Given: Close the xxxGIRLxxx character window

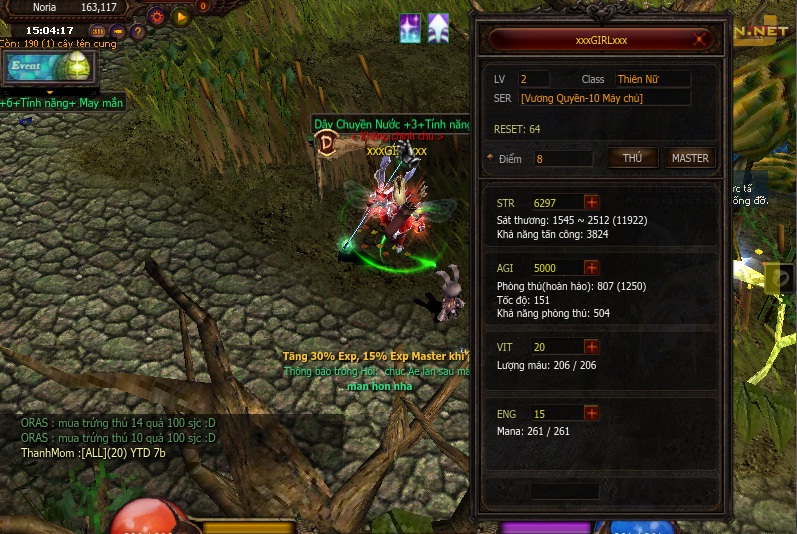Looking at the screenshot, I should [701, 41].
